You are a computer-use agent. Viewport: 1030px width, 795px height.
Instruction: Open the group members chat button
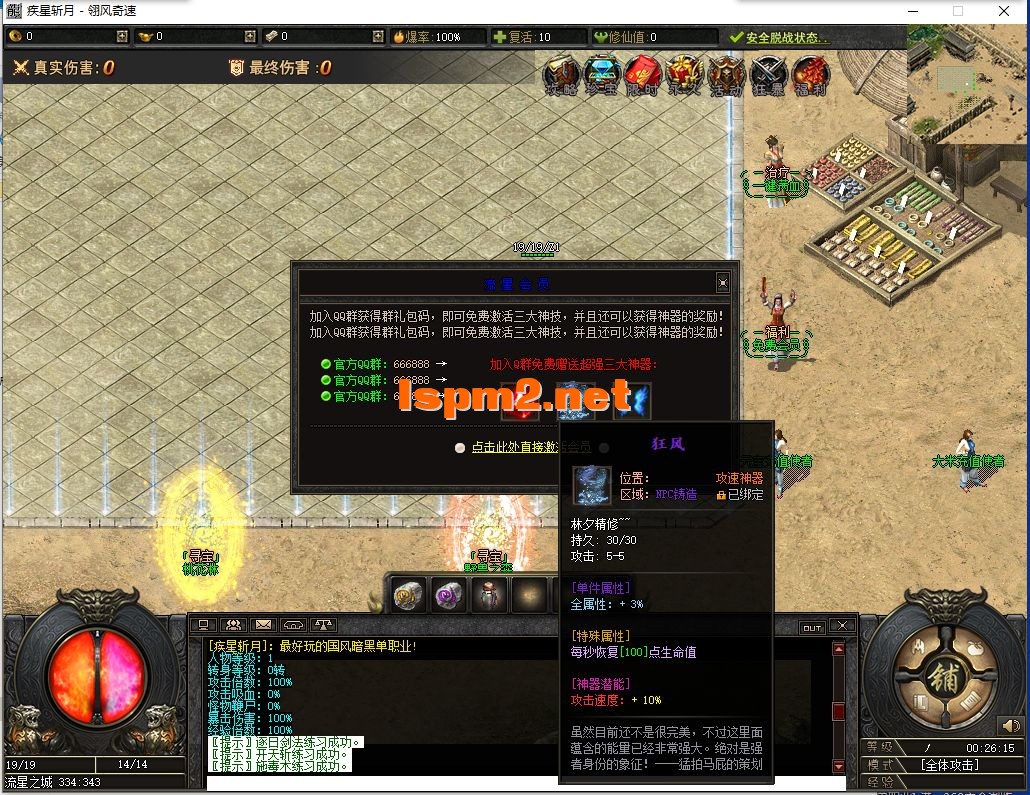233,626
